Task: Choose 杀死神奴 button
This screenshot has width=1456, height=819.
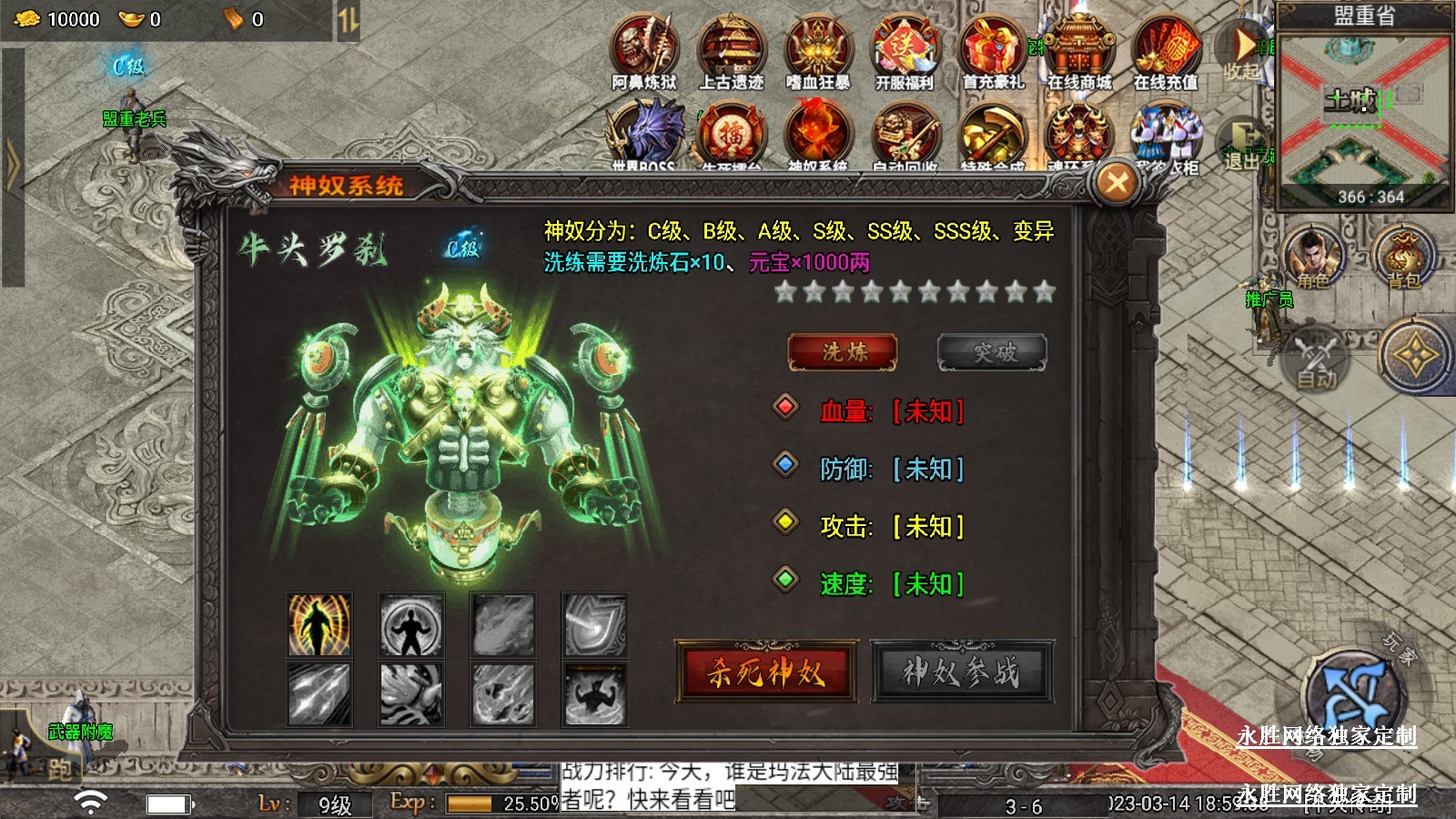Action: pyautogui.click(x=765, y=672)
